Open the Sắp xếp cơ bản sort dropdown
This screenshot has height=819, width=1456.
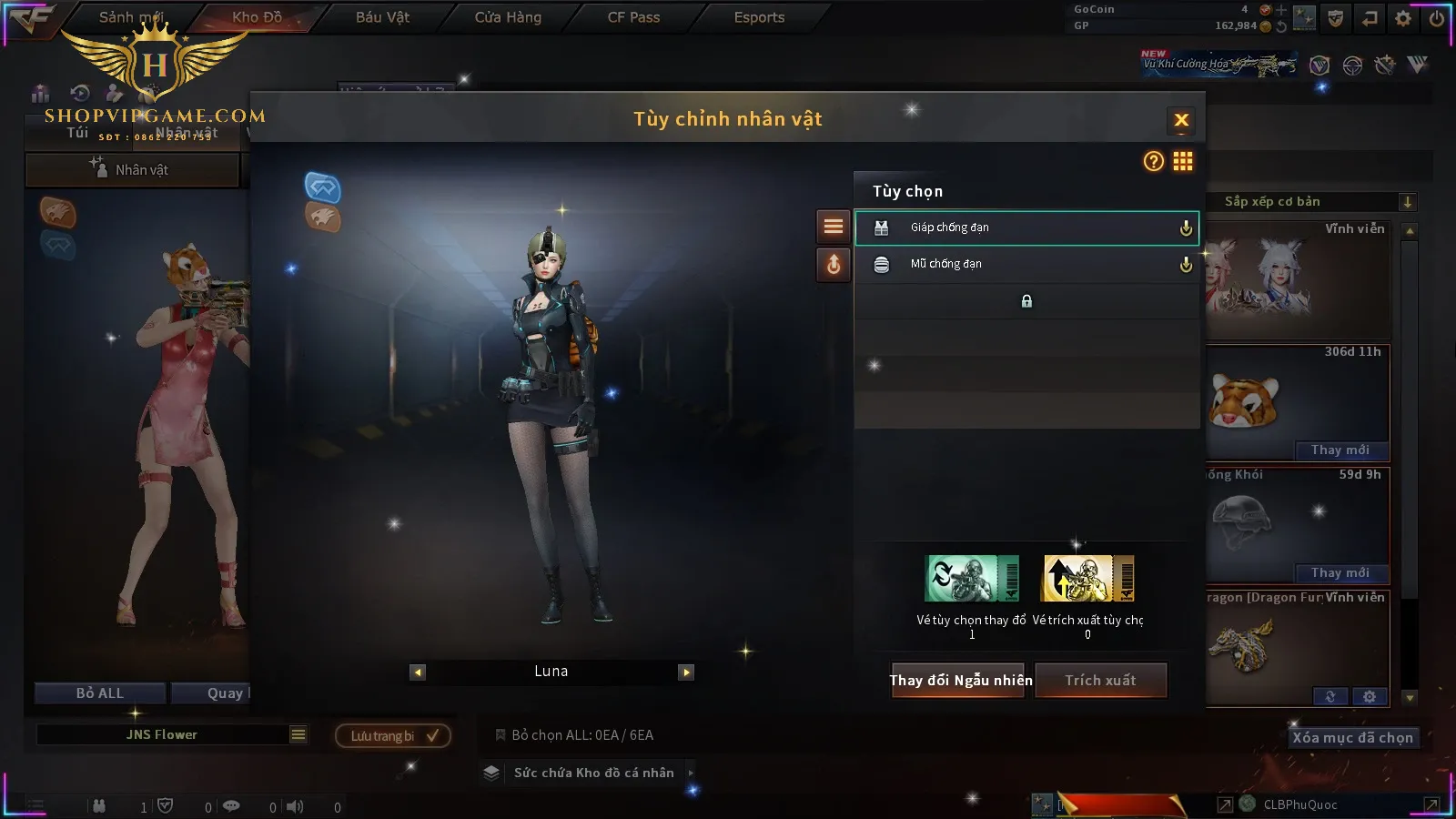click(1407, 202)
